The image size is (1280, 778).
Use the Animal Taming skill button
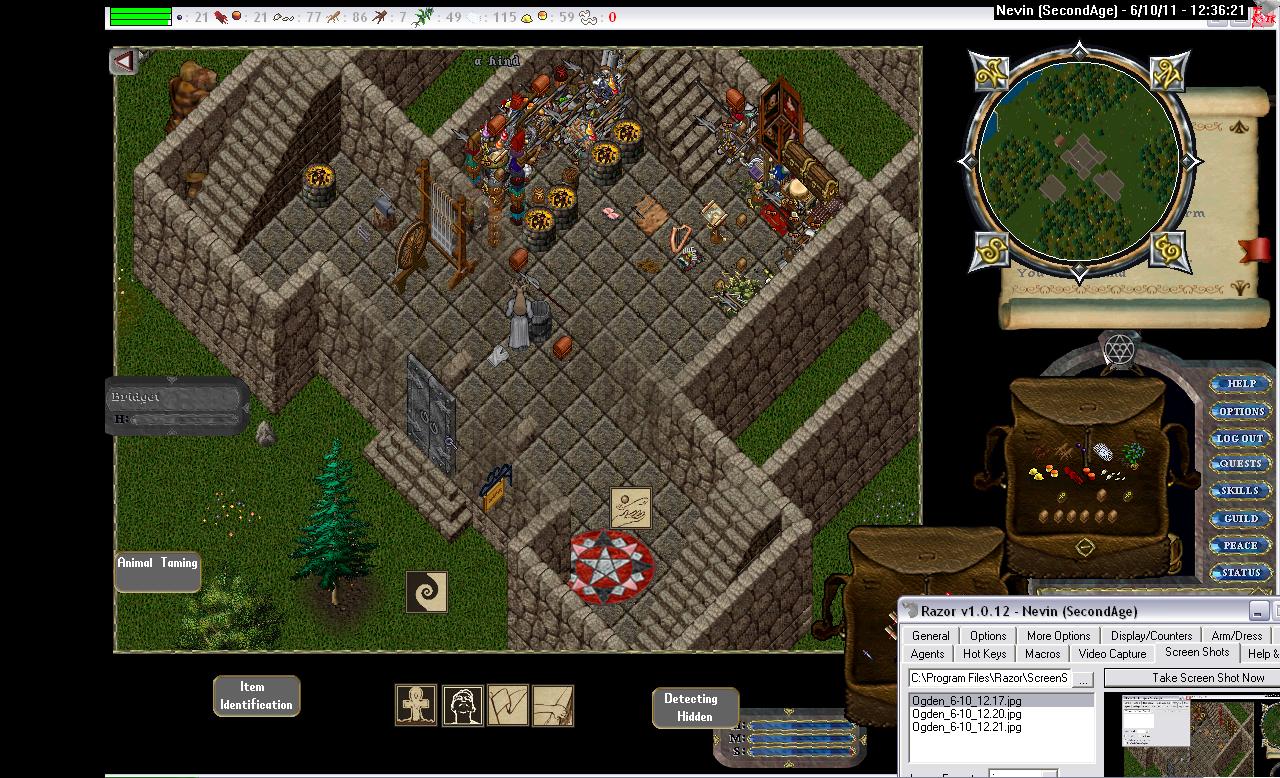(158, 571)
